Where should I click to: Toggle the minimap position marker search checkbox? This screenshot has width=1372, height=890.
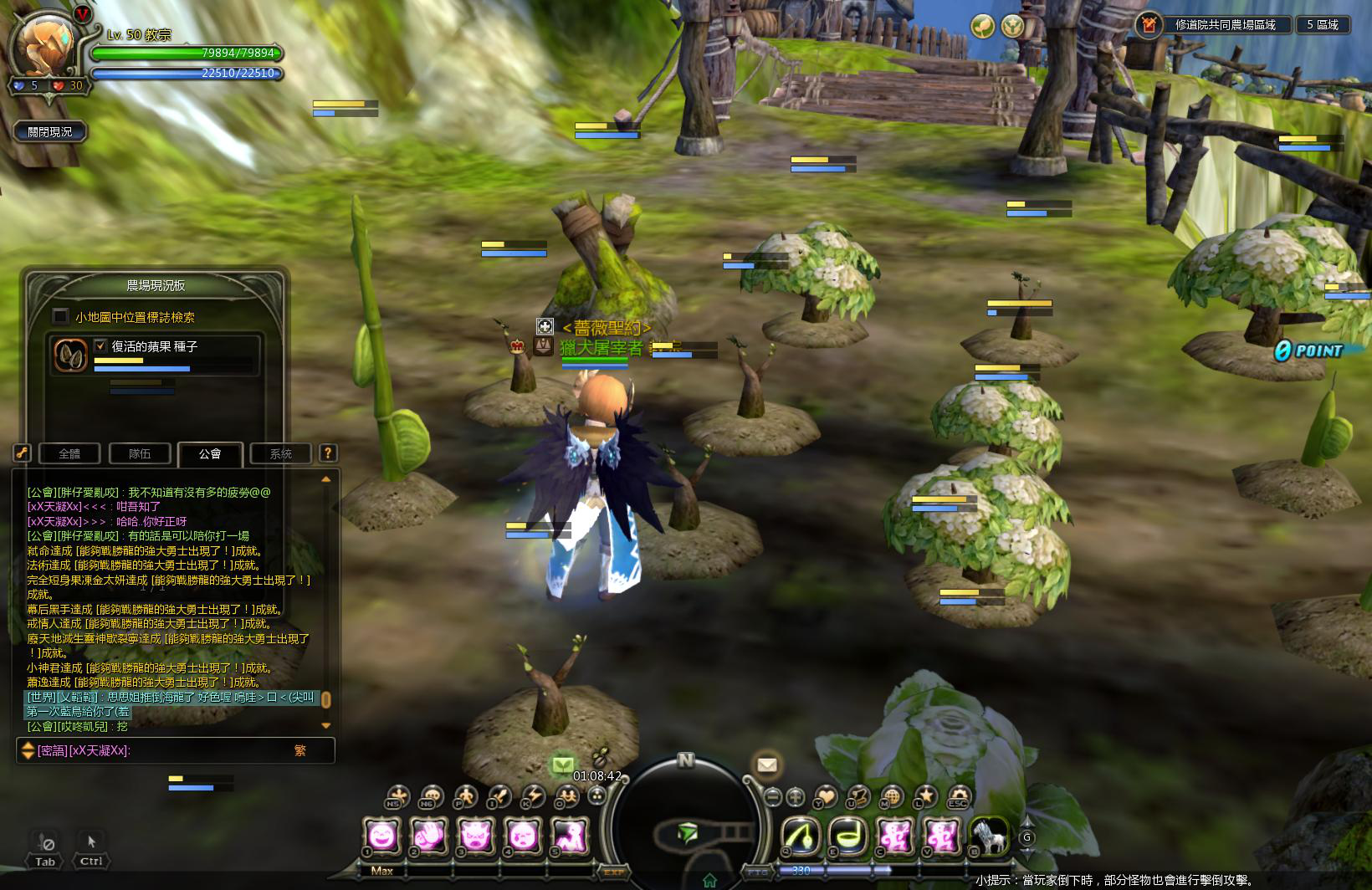click(x=60, y=316)
